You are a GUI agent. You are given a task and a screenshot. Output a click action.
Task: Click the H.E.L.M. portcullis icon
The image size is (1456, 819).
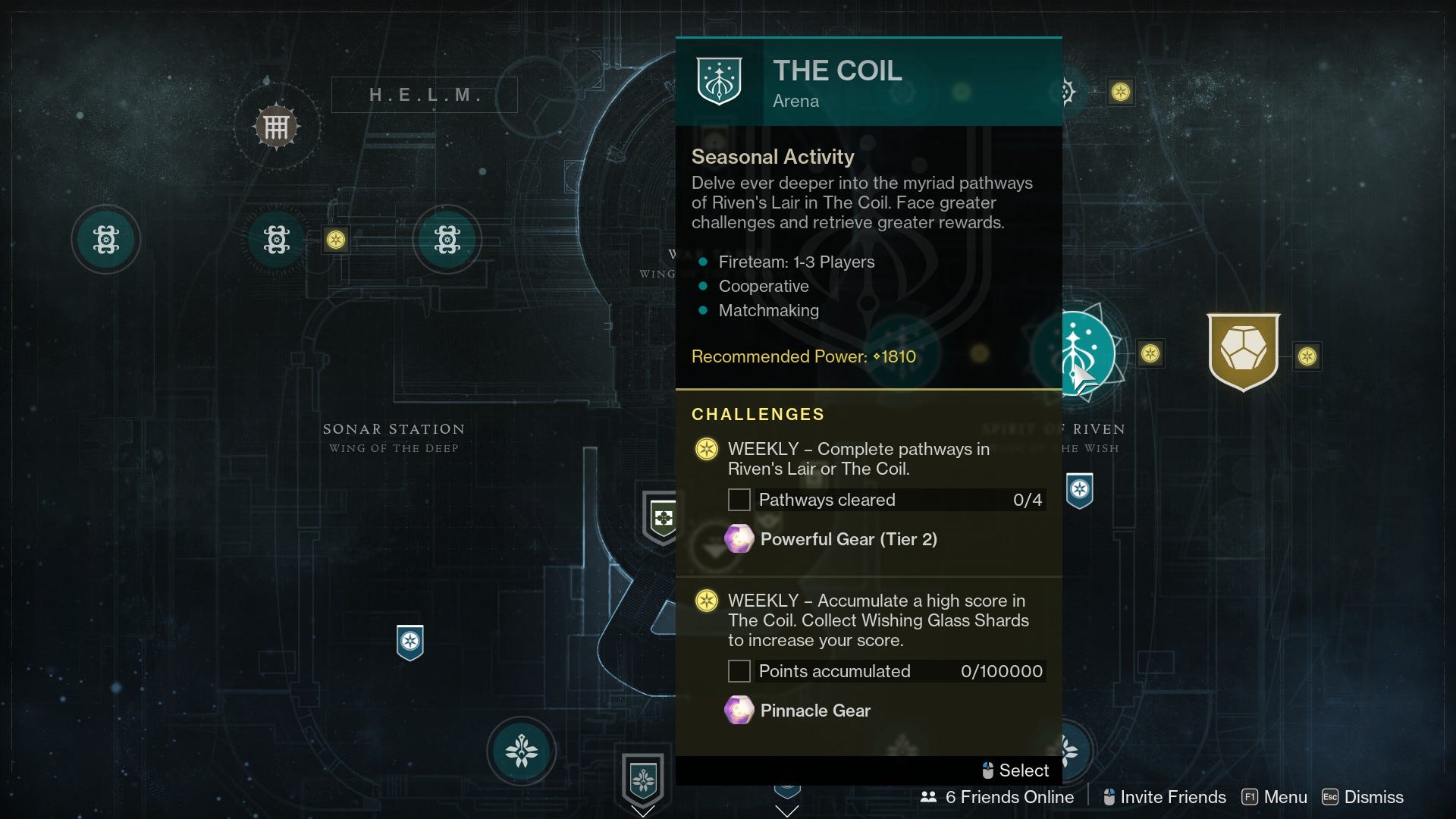click(x=278, y=127)
